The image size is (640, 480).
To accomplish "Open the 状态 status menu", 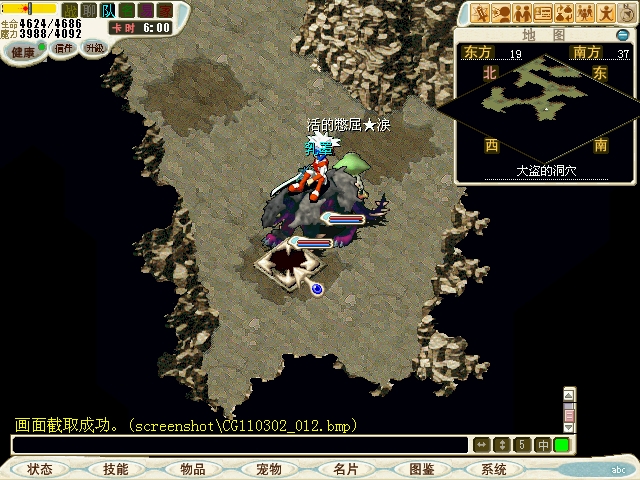I will (40, 469).
